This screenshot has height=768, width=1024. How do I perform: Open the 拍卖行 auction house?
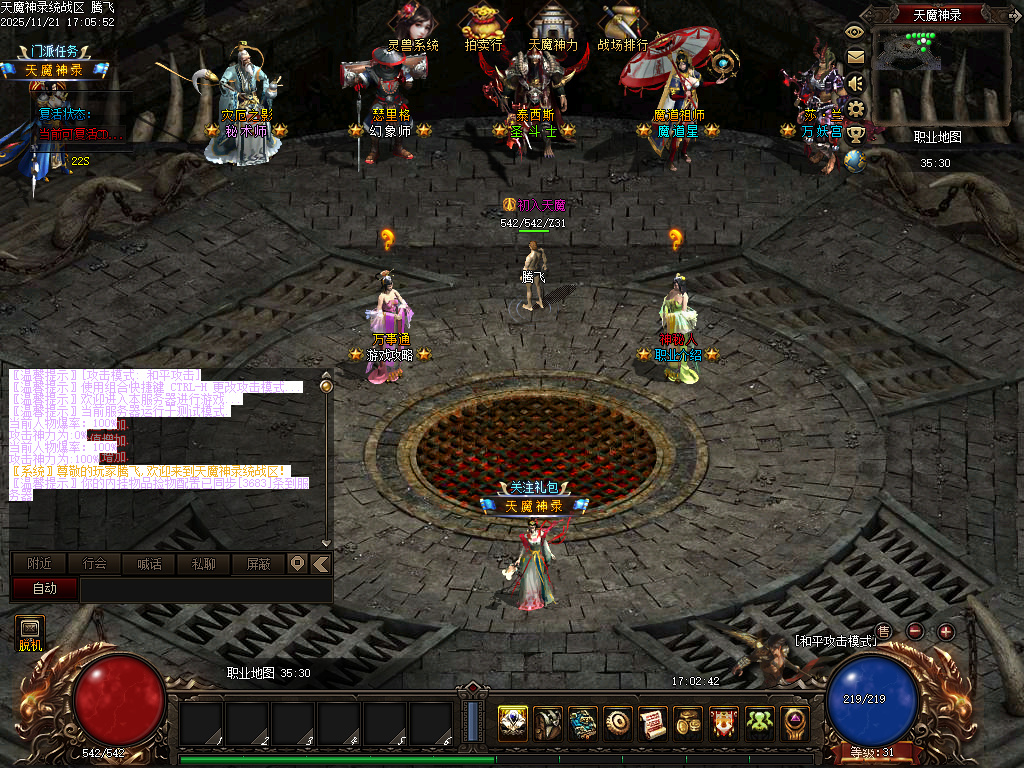(483, 26)
